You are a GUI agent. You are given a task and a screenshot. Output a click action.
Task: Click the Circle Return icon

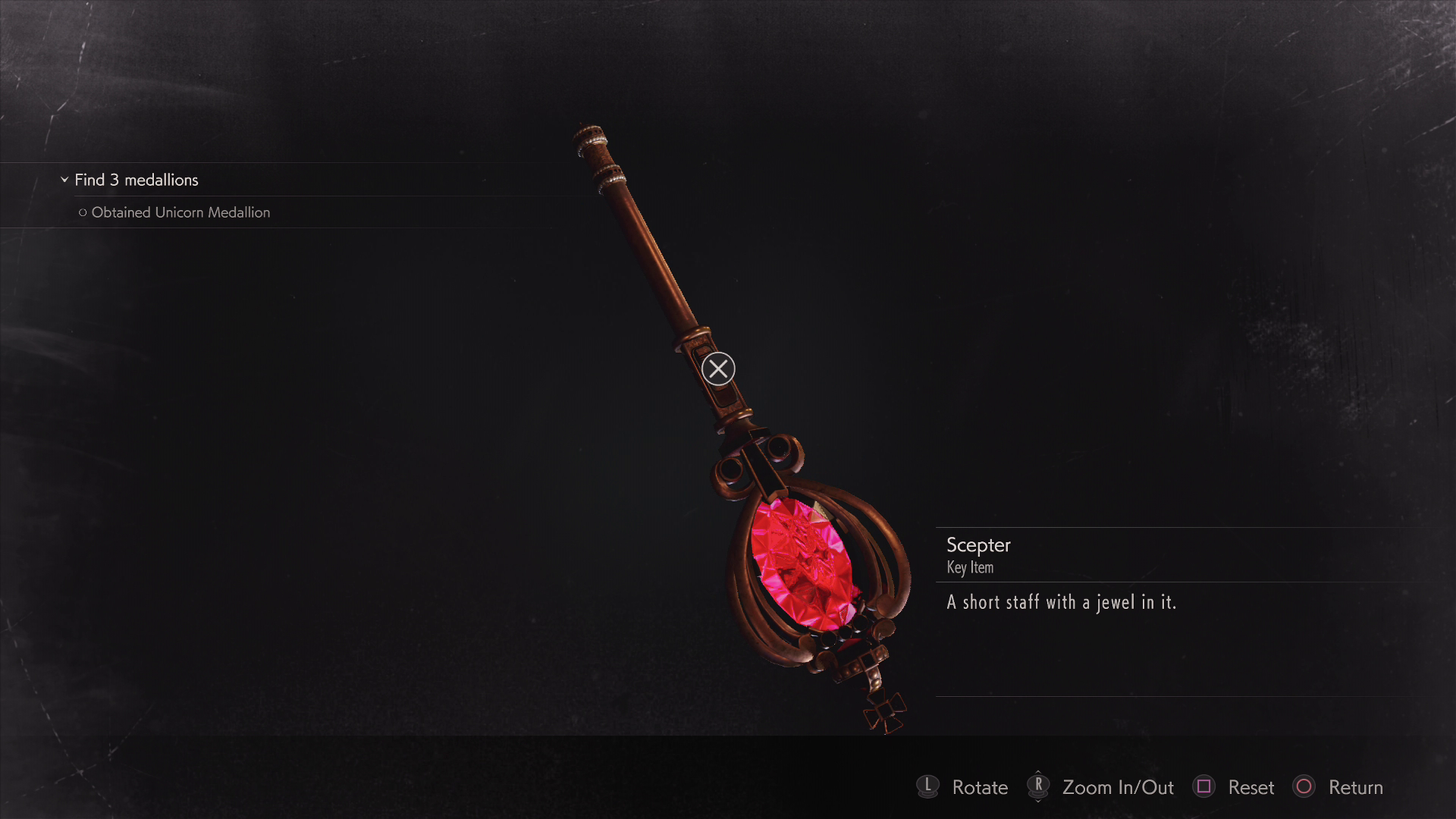click(1305, 788)
